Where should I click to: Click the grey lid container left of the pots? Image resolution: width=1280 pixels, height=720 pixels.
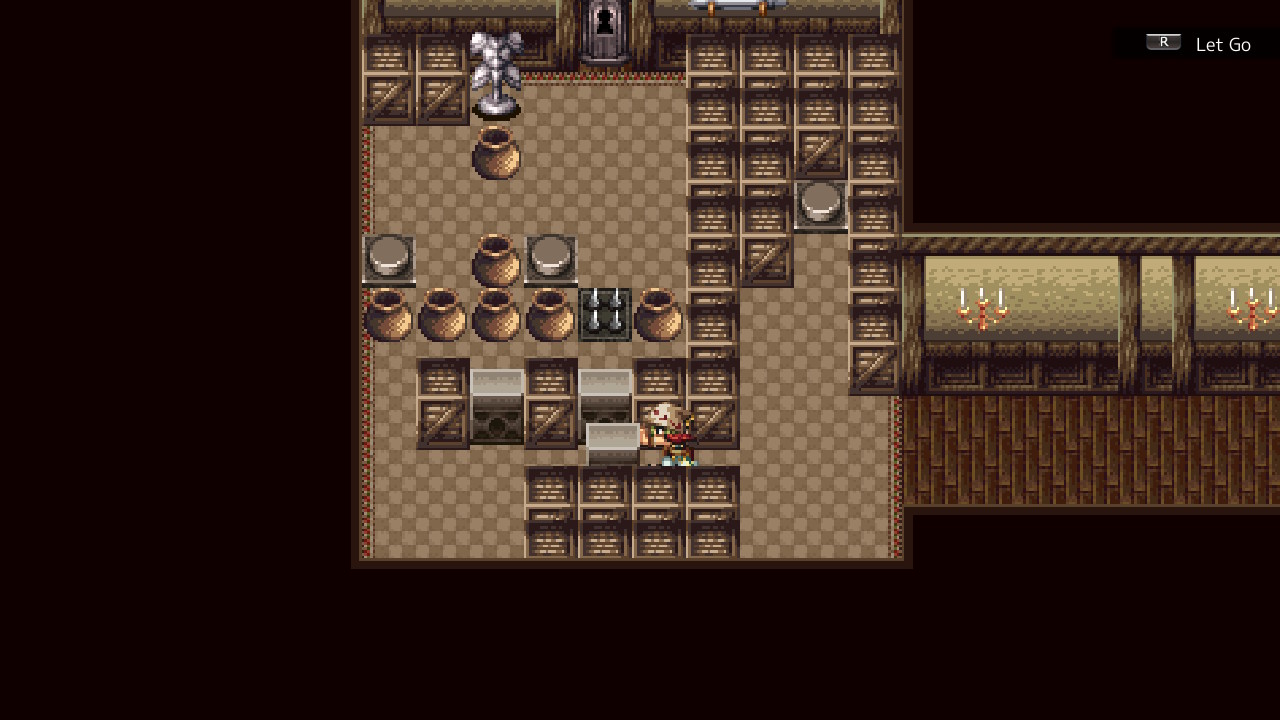pyautogui.click(x=388, y=255)
